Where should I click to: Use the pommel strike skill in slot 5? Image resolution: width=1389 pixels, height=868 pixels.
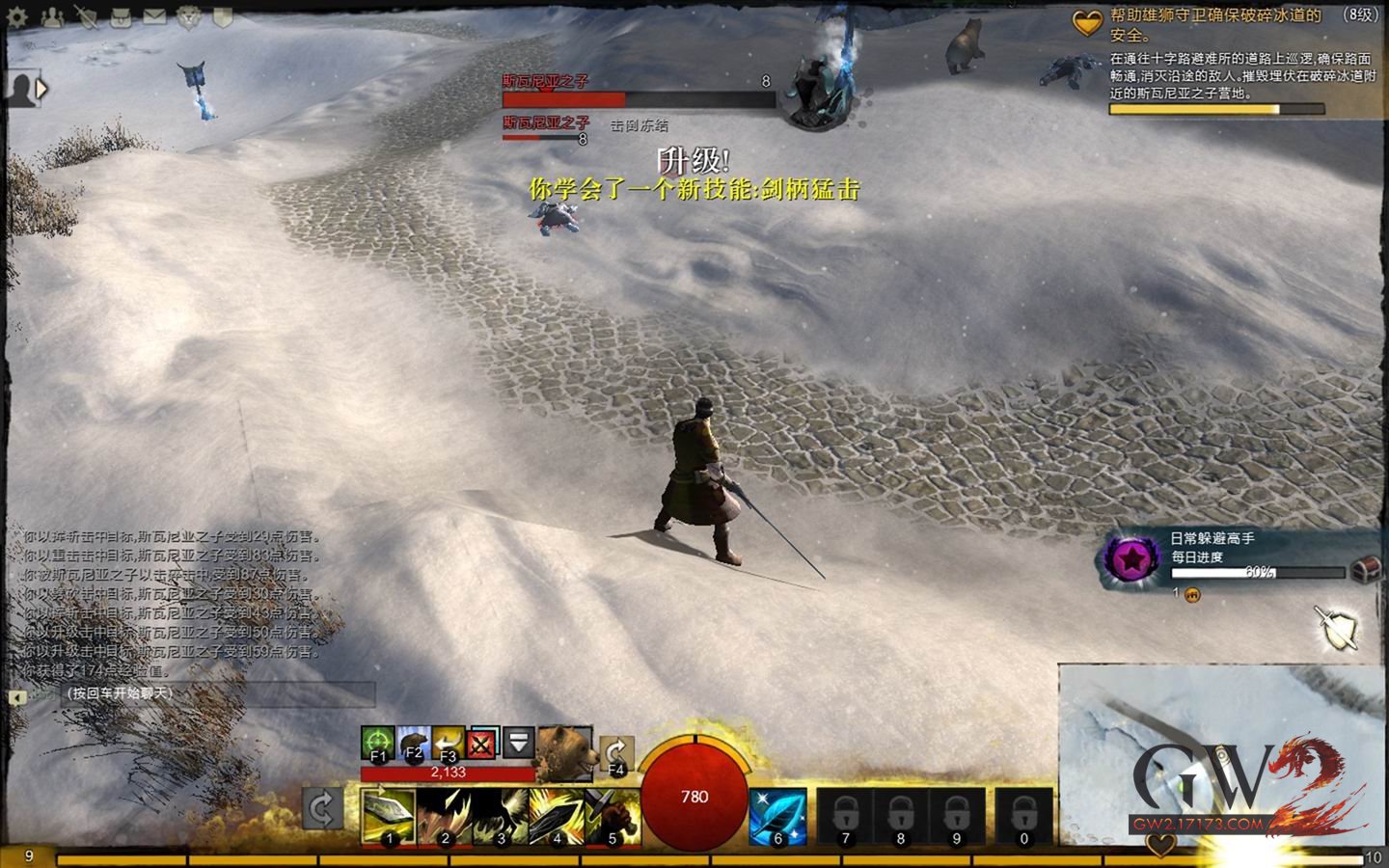(613, 816)
